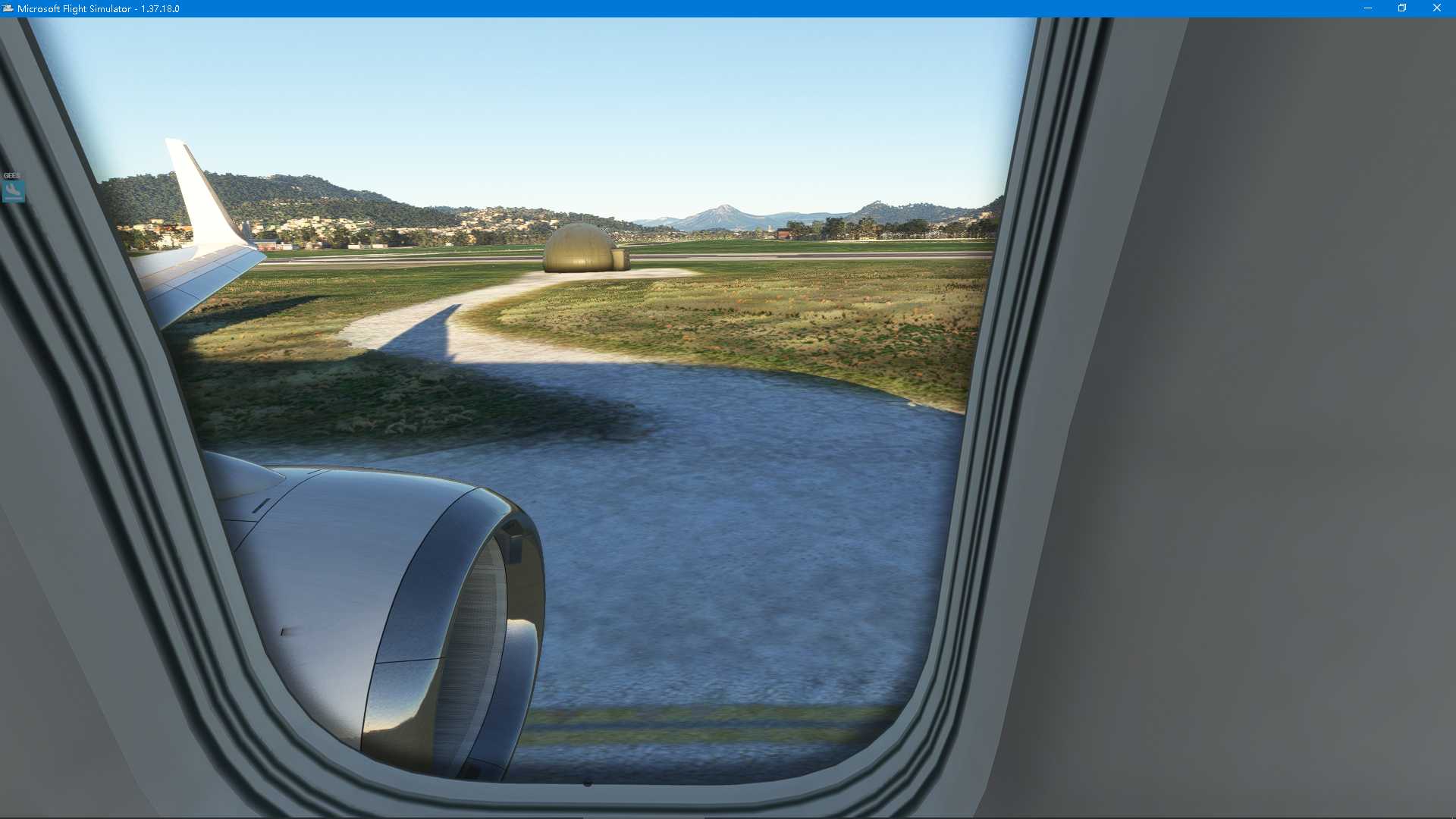
Task: Close the Microsoft Flight Simulator window
Action: pyautogui.click(x=1436, y=8)
